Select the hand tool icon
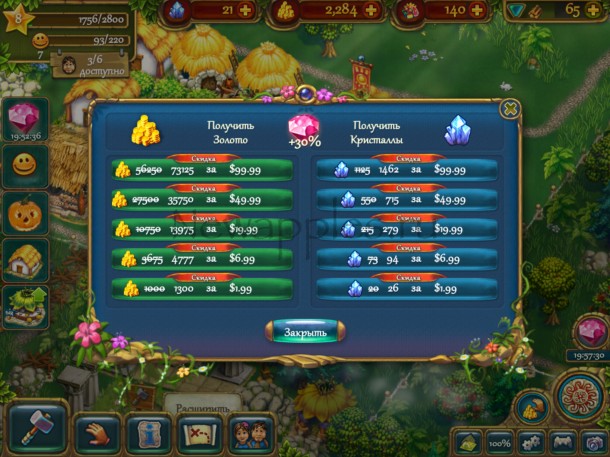Screen dimensions: 610x457 (96, 431)
